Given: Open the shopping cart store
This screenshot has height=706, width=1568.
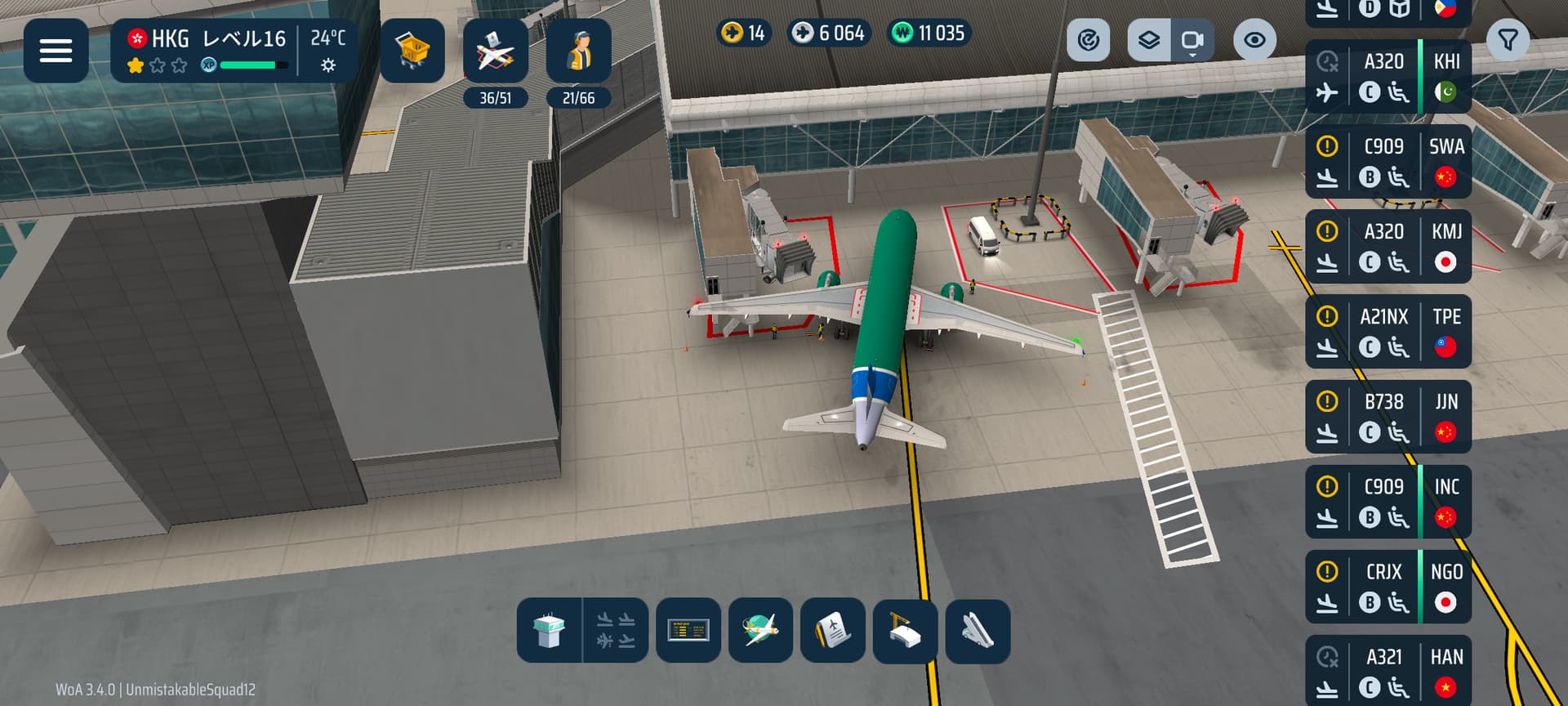Looking at the screenshot, I should pos(412,51).
